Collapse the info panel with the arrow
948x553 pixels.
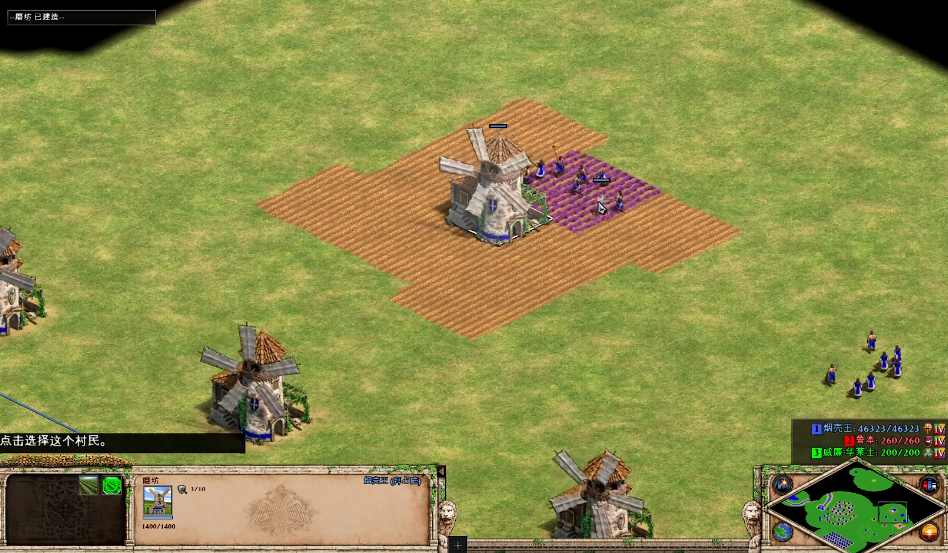point(441,471)
